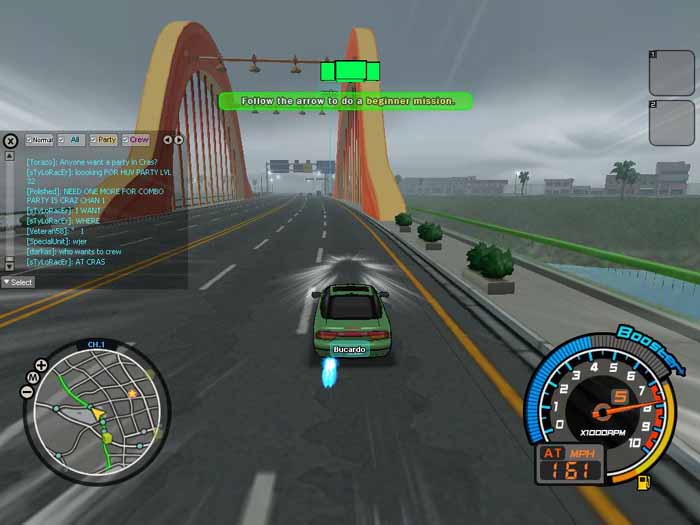Click the CH.1 channel label above the minimap

coord(96,345)
